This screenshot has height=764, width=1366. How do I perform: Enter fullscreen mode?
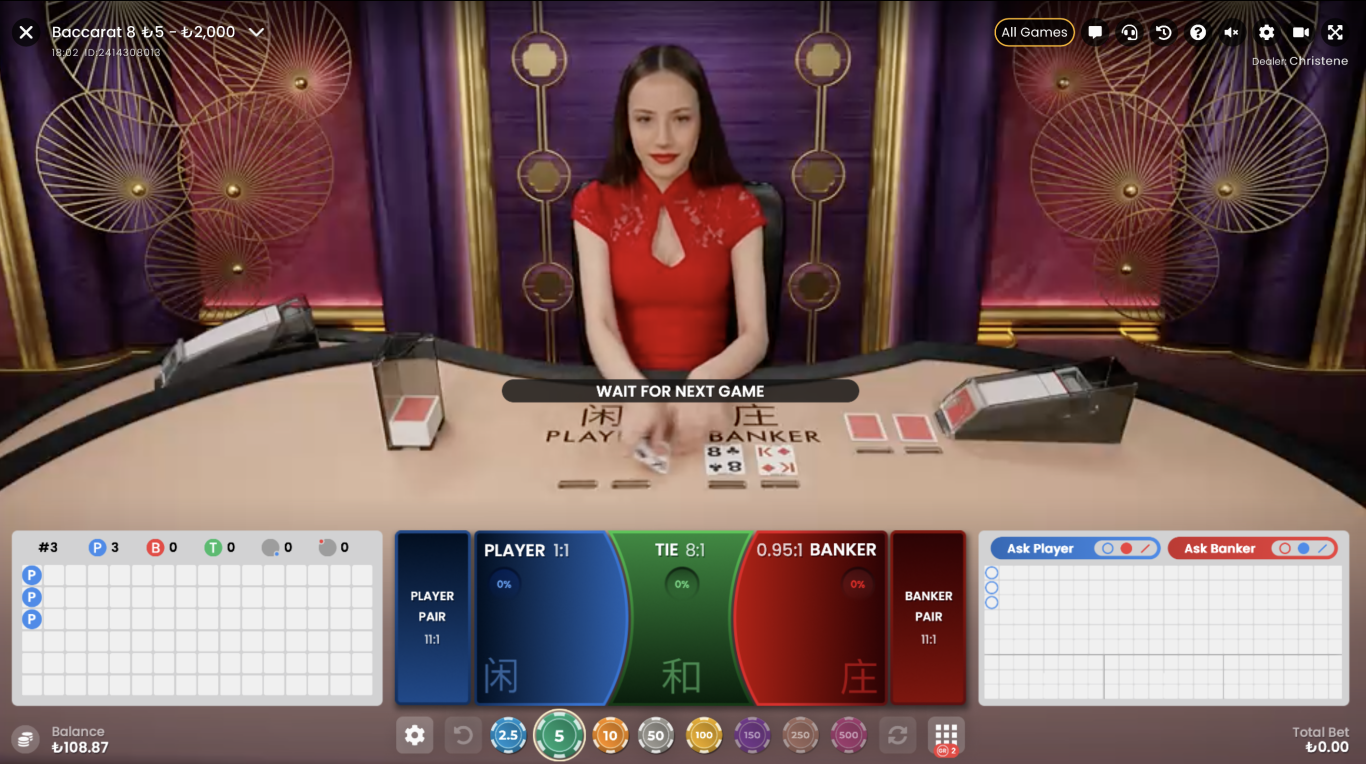point(1336,32)
